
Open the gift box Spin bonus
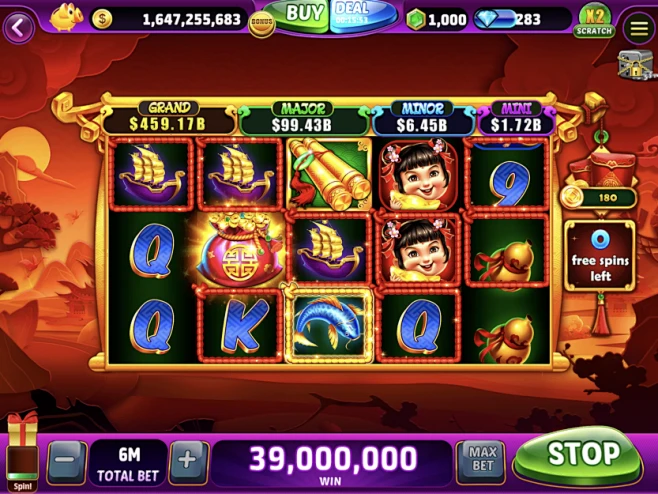[x=22, y=447]
